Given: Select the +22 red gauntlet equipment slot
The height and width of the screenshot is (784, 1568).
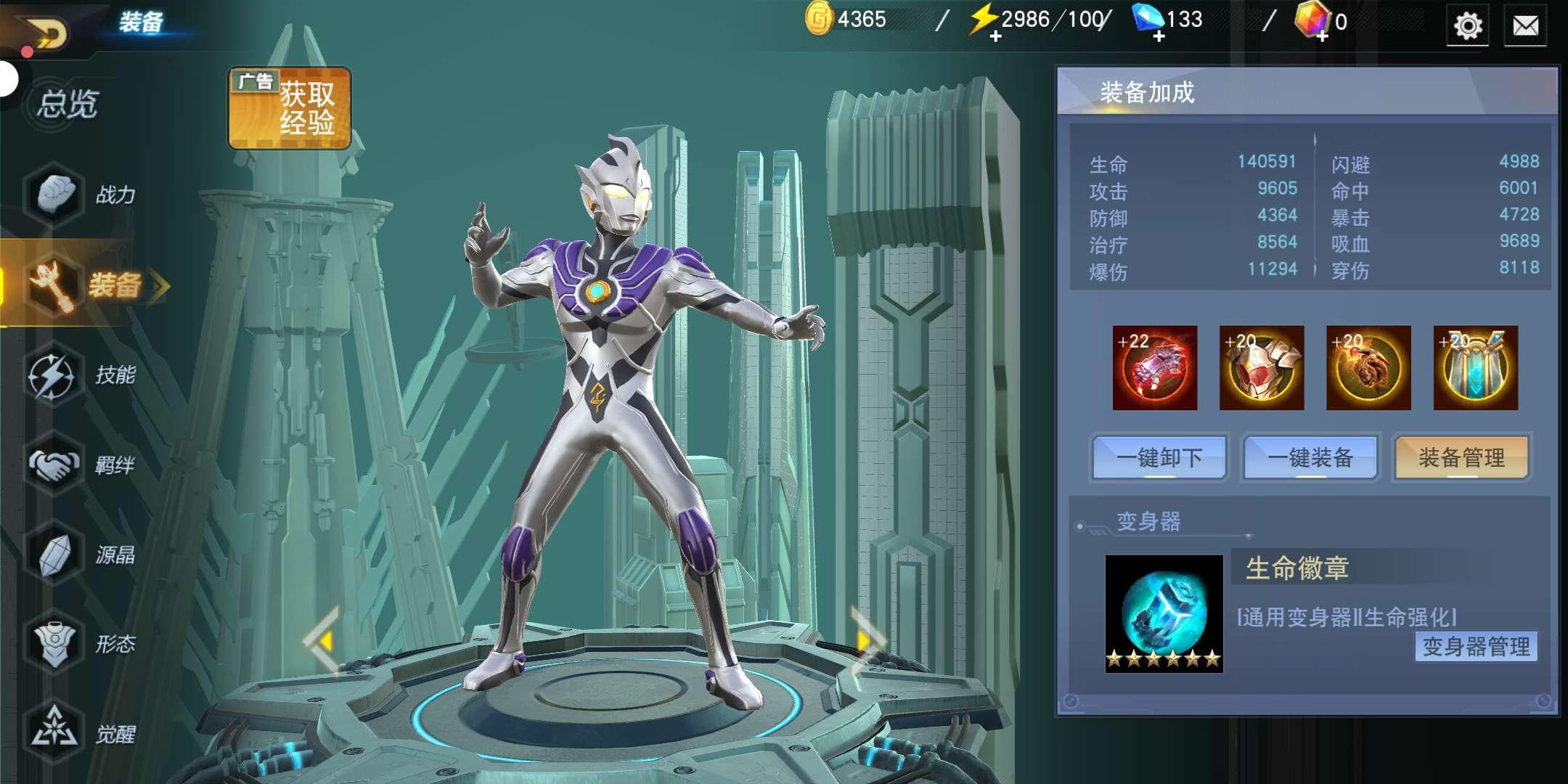Looking at the screenshot, I should (x=1154, y=368).
